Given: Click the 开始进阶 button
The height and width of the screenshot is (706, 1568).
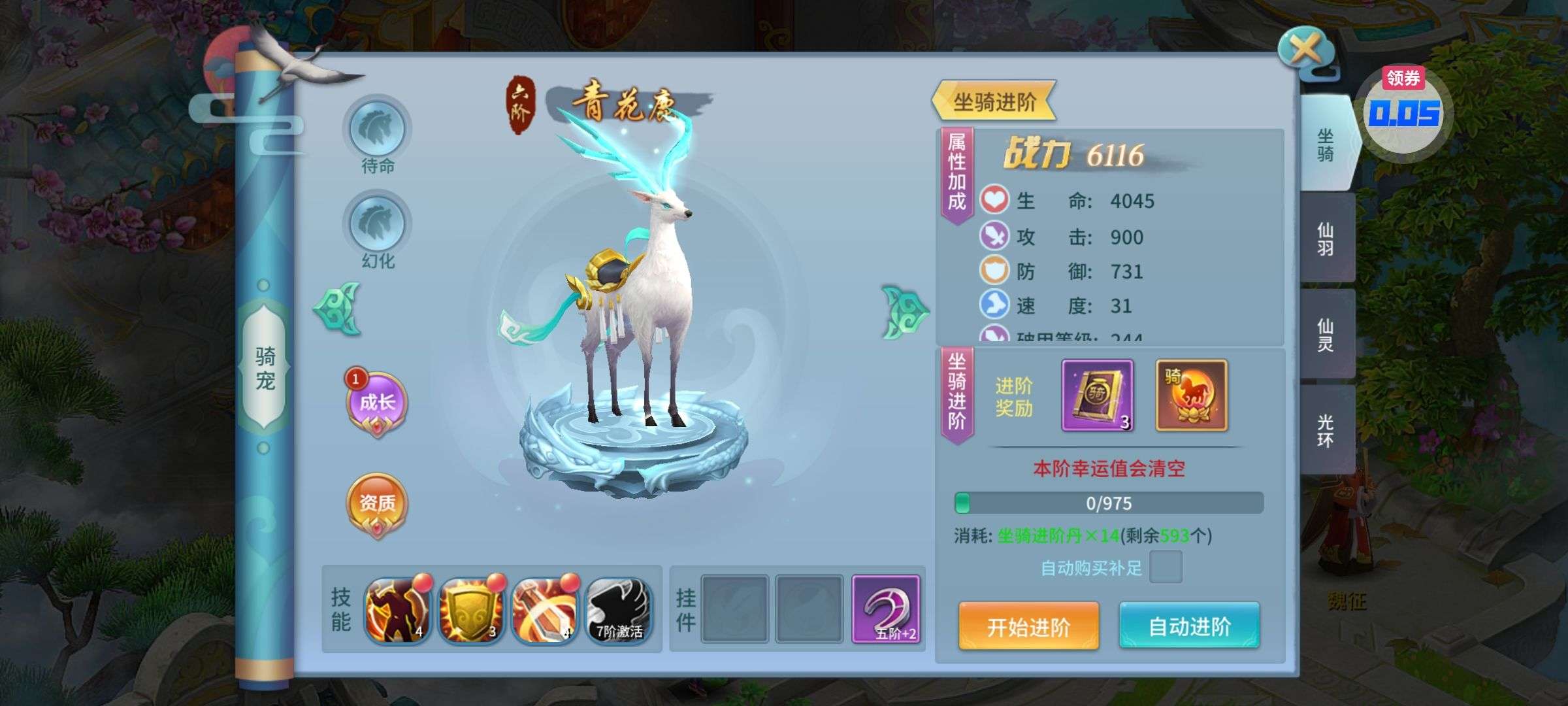Looking at the screenshot, I should [x=1028, y=626].
